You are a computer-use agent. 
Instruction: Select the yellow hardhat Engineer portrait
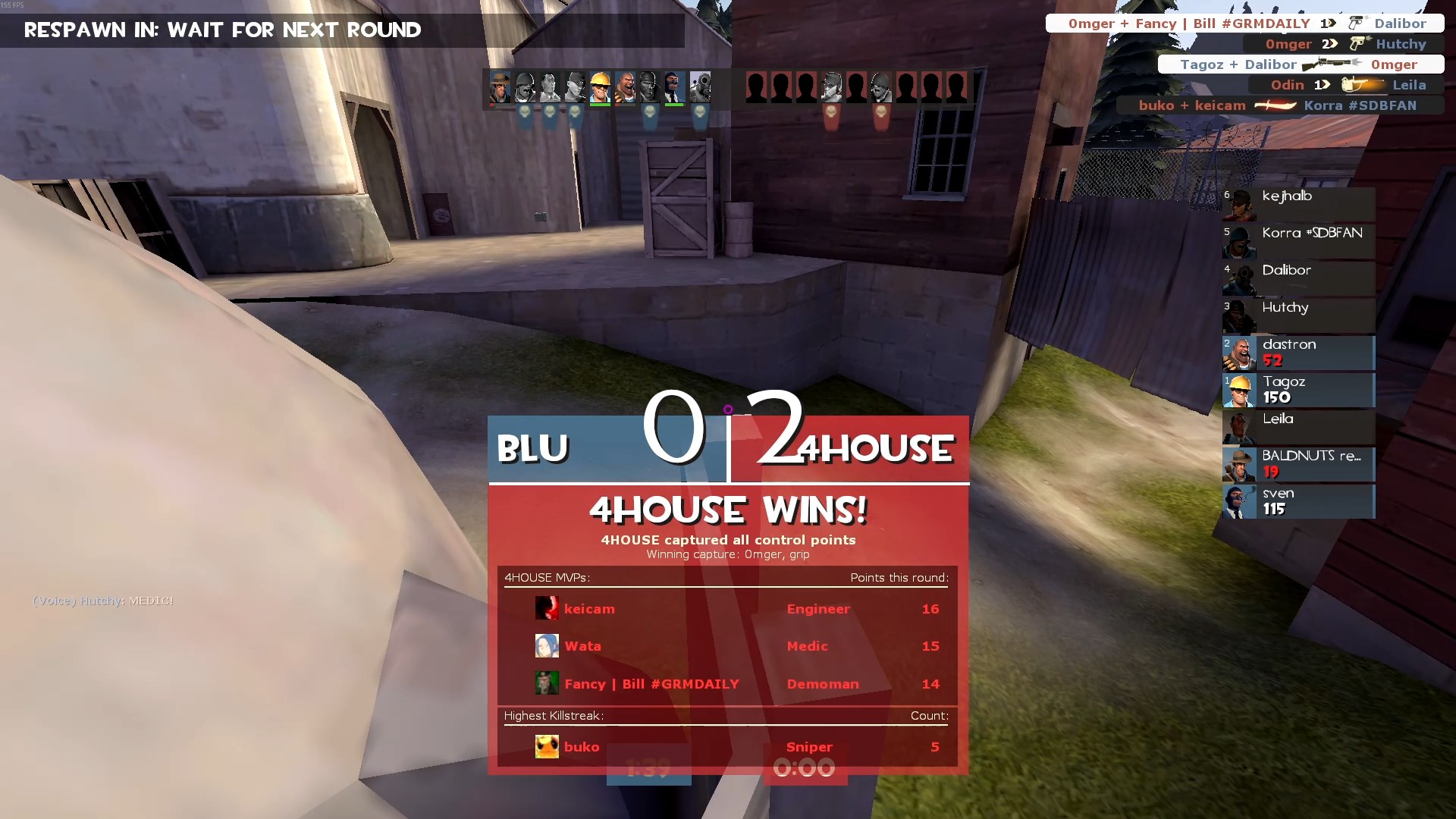600,88
